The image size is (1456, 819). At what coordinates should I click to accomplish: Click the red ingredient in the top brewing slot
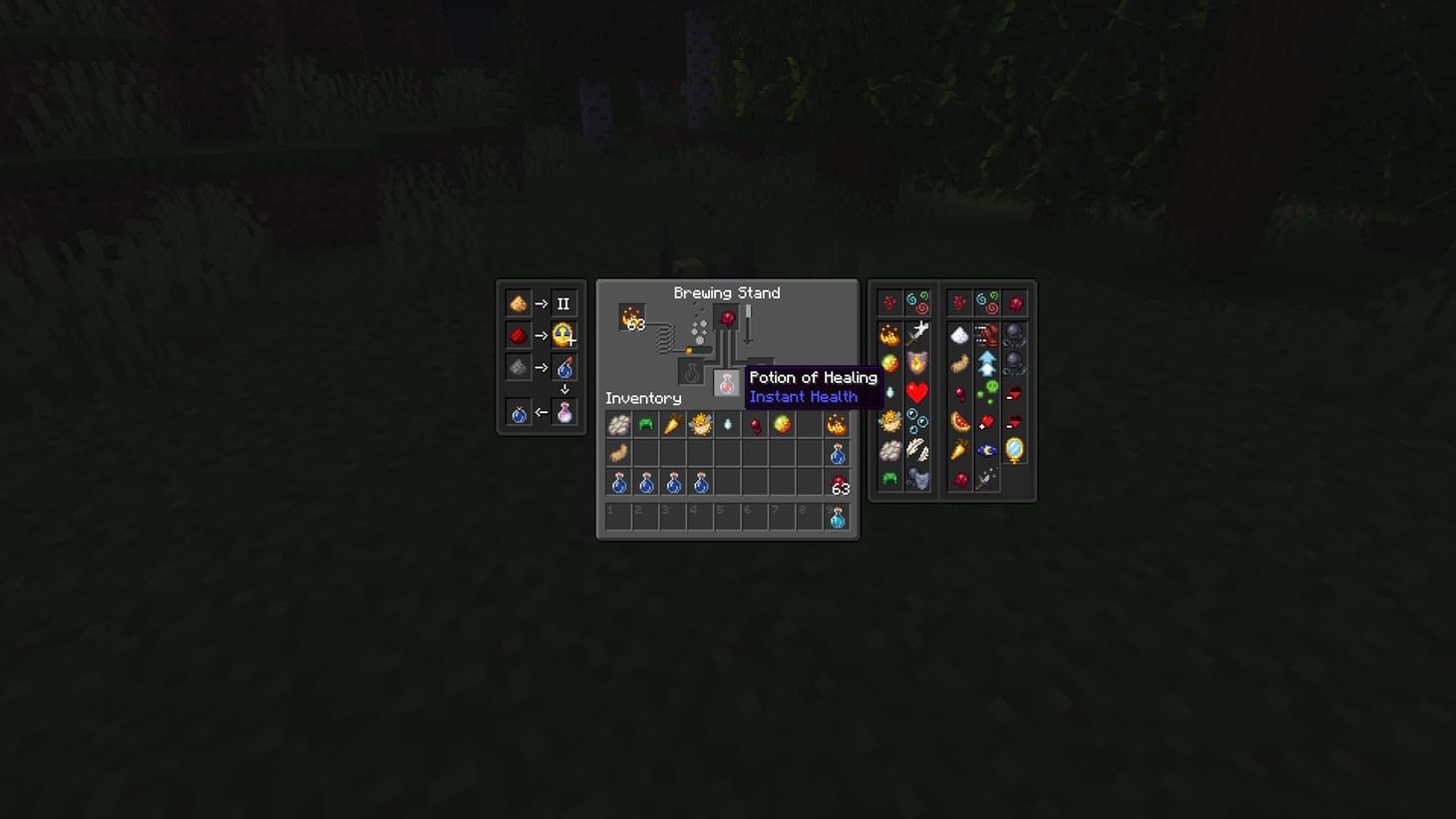(726, 318)
